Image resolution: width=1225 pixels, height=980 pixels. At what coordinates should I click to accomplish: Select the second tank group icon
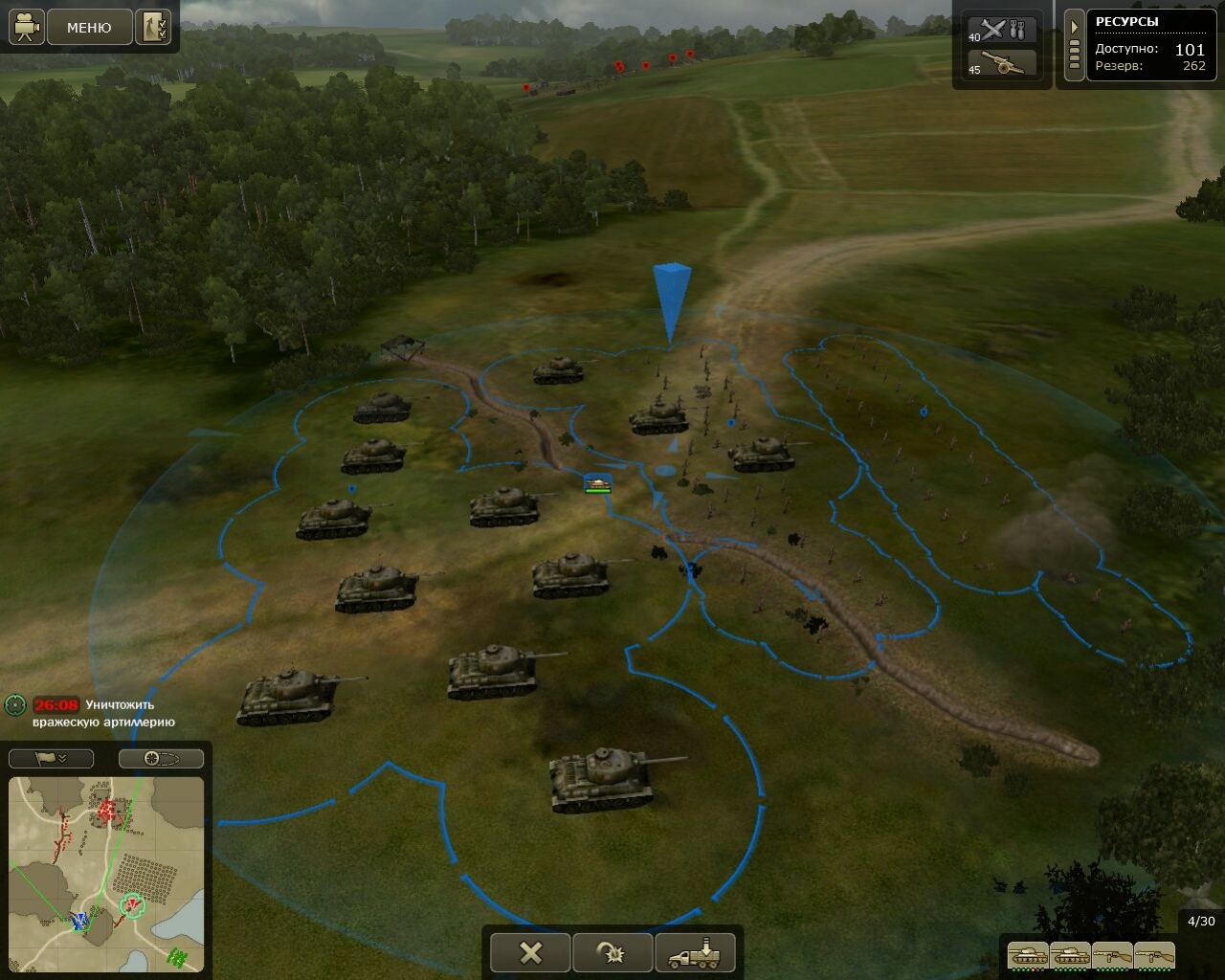1069,954
